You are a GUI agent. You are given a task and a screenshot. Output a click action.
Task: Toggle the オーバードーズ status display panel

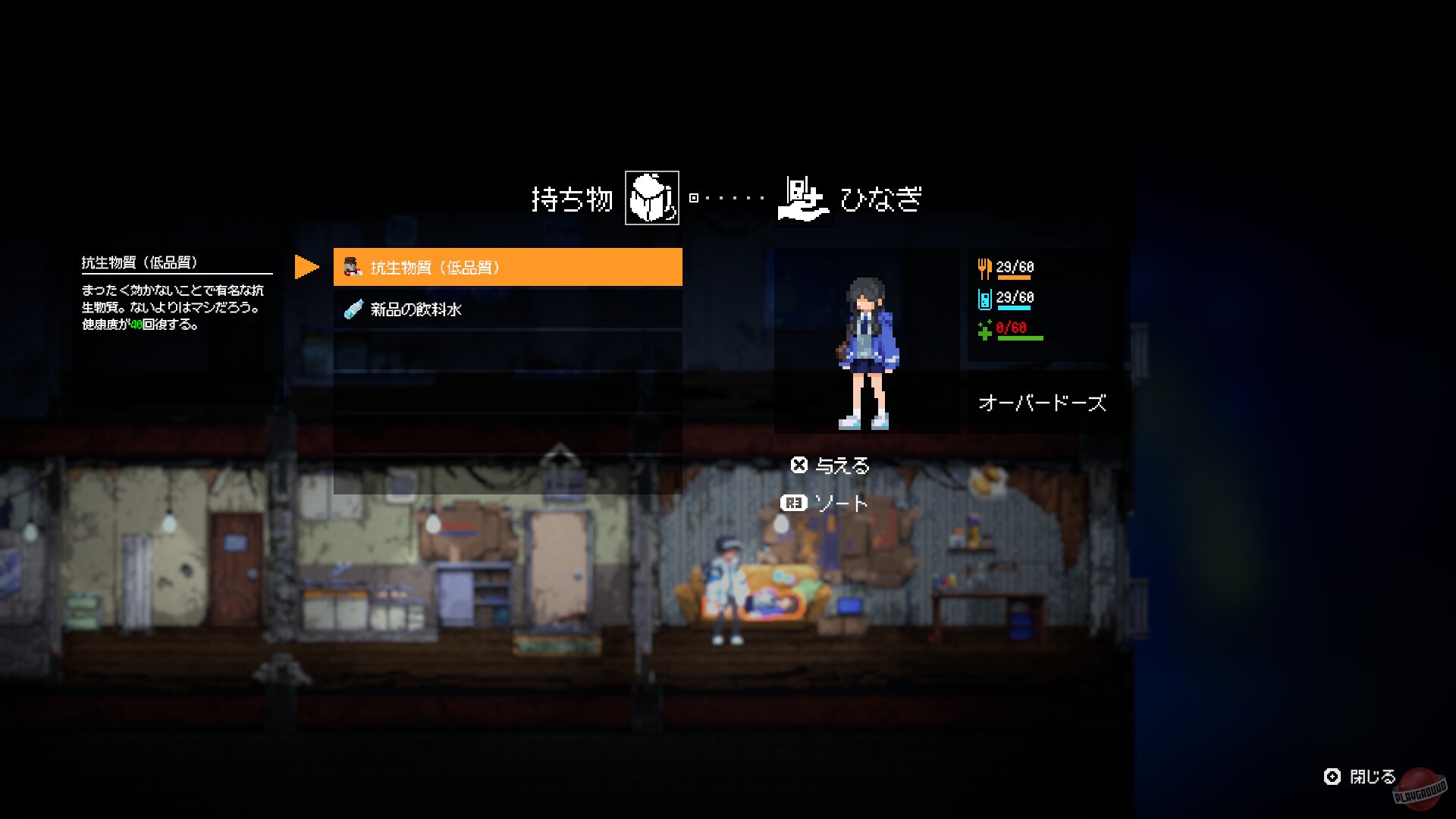pos(1043,403)
